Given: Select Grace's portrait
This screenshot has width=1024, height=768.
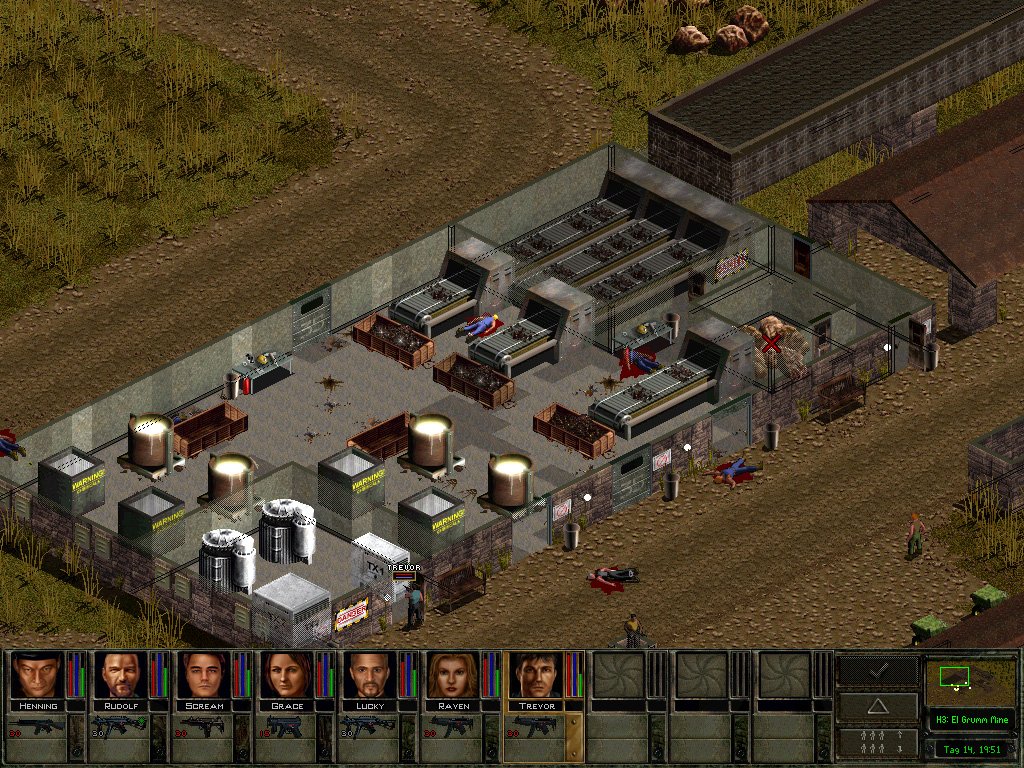Looking at the screenshot, I should 288,675.
